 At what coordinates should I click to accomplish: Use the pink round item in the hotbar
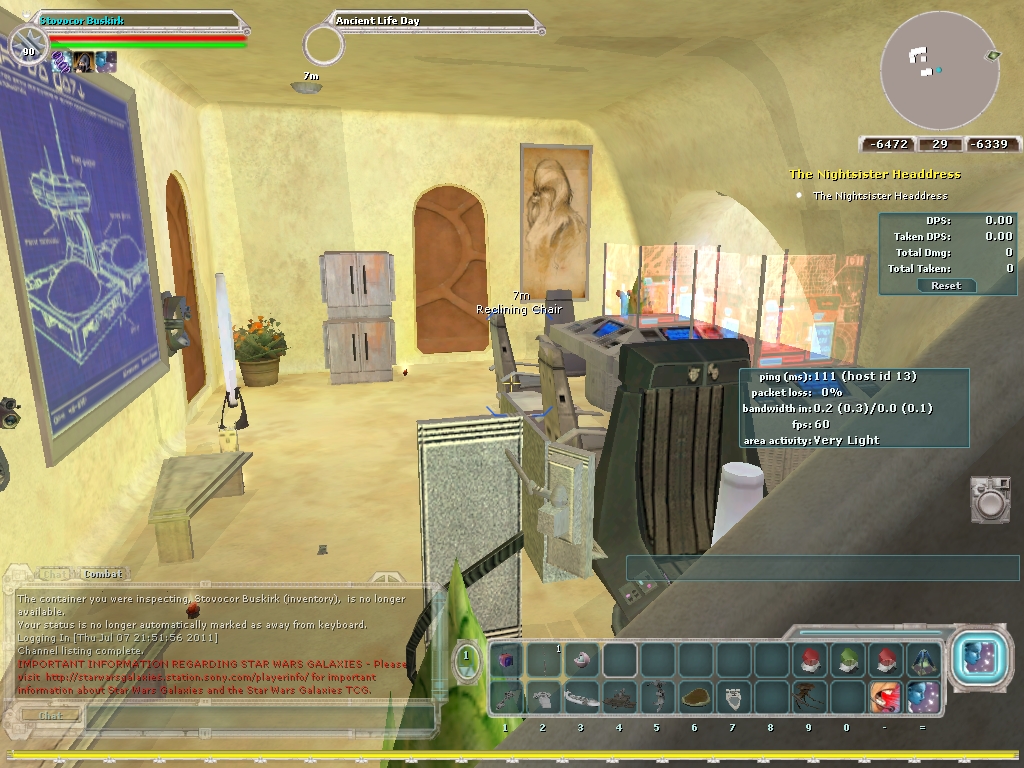(582, 660)
